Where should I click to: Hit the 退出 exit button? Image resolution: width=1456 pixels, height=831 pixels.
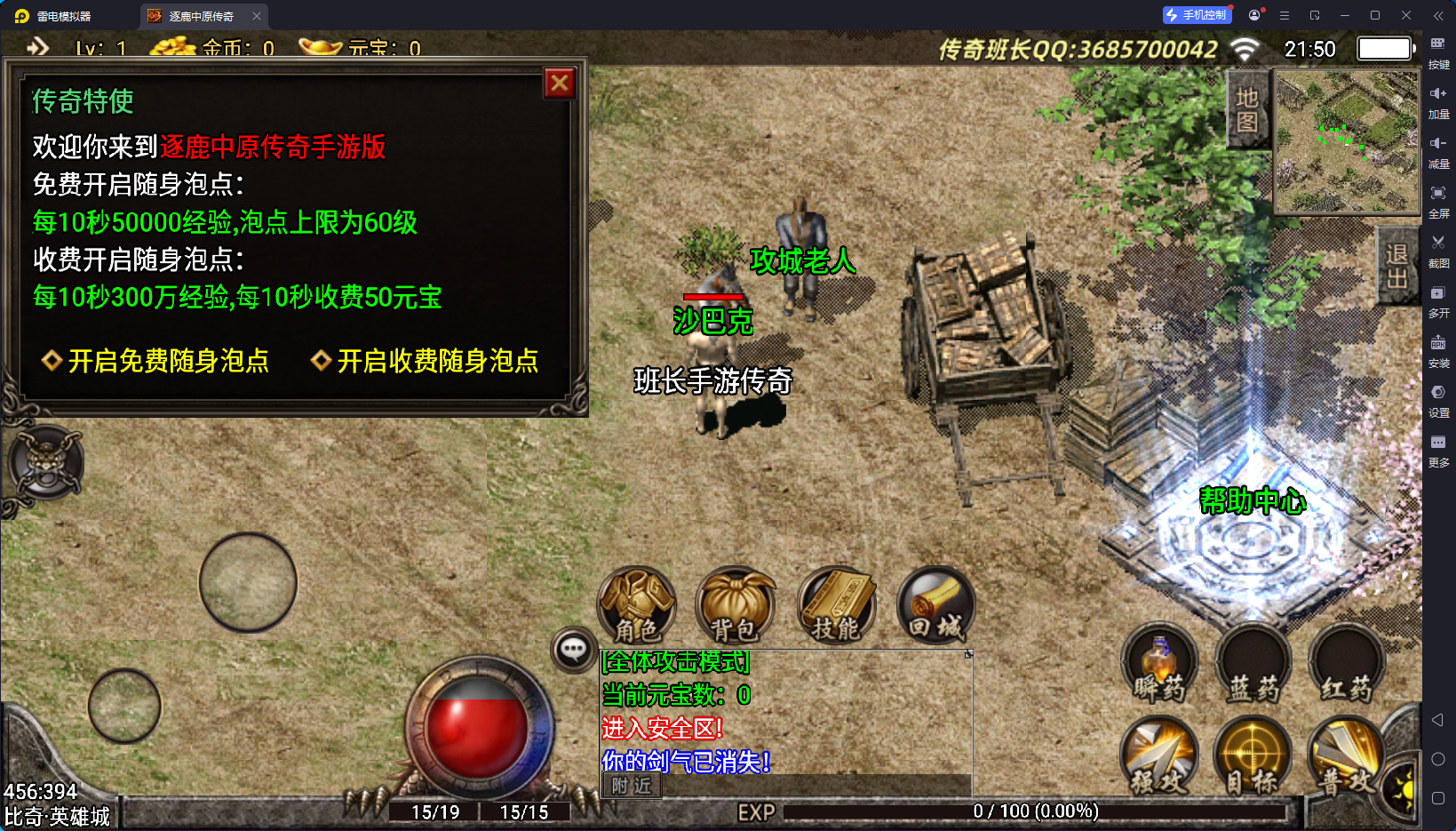[1396, 266]
